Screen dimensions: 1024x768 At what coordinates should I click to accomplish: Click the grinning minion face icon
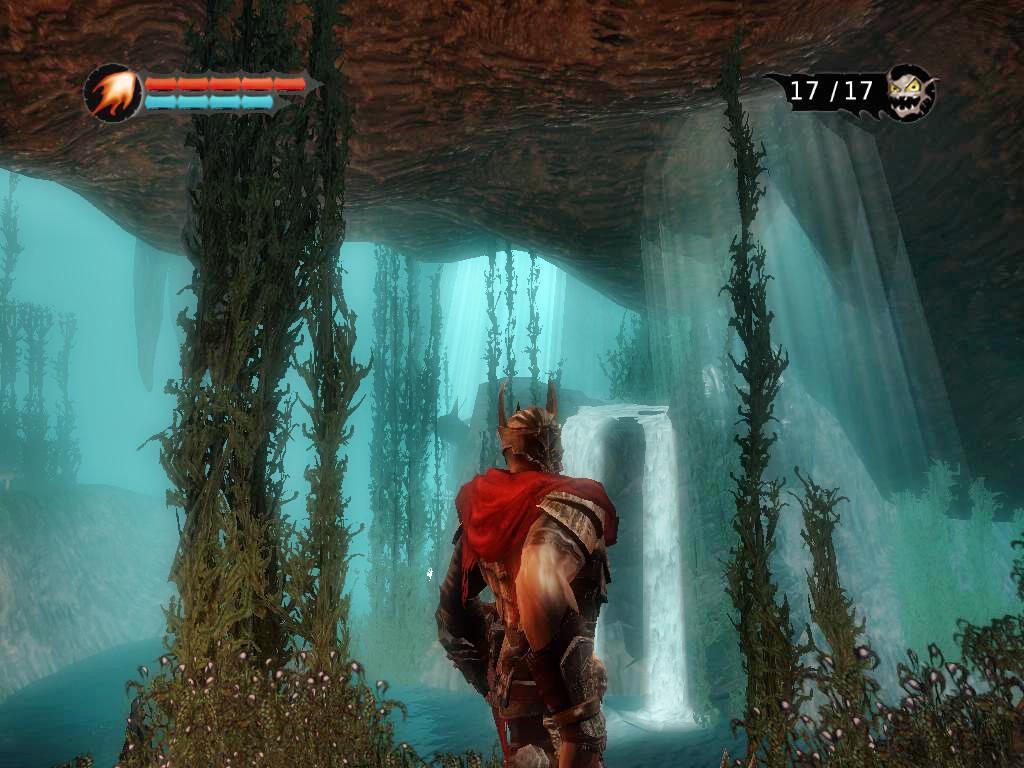coord(909,93)
